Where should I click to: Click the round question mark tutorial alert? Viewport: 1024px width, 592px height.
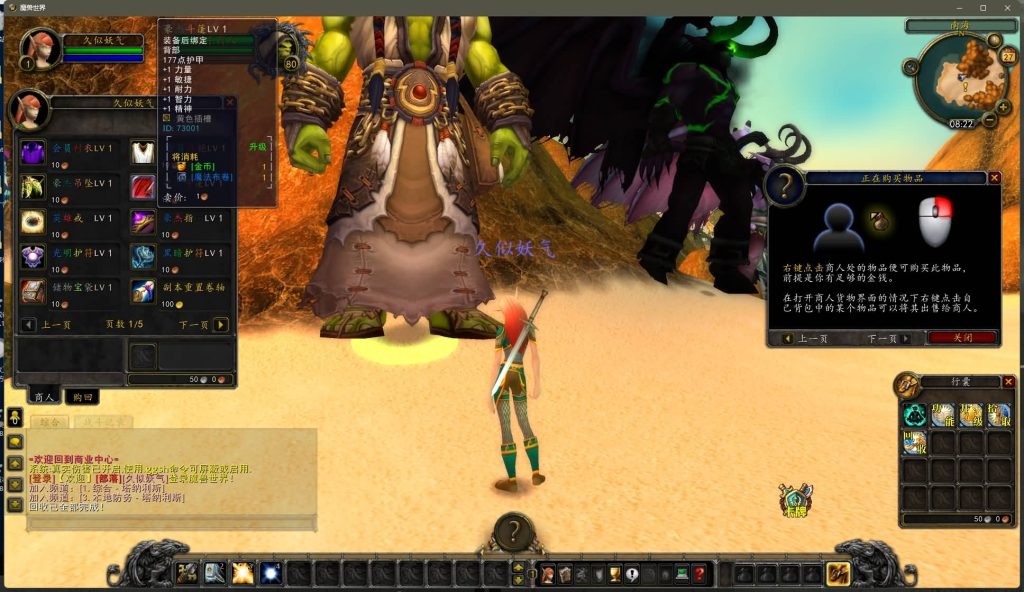[514, 532]
